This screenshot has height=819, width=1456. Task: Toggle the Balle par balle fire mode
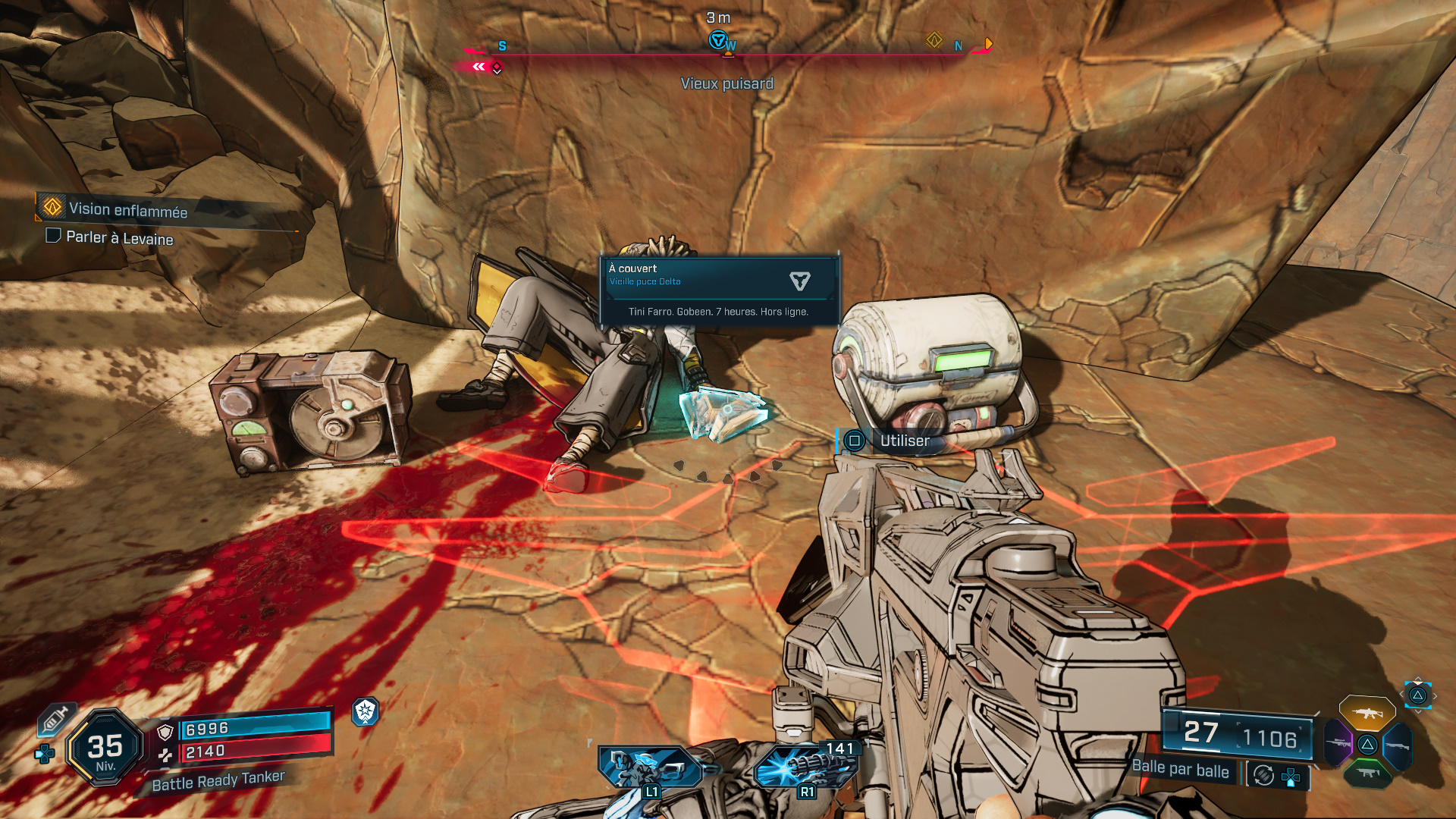1180,769
